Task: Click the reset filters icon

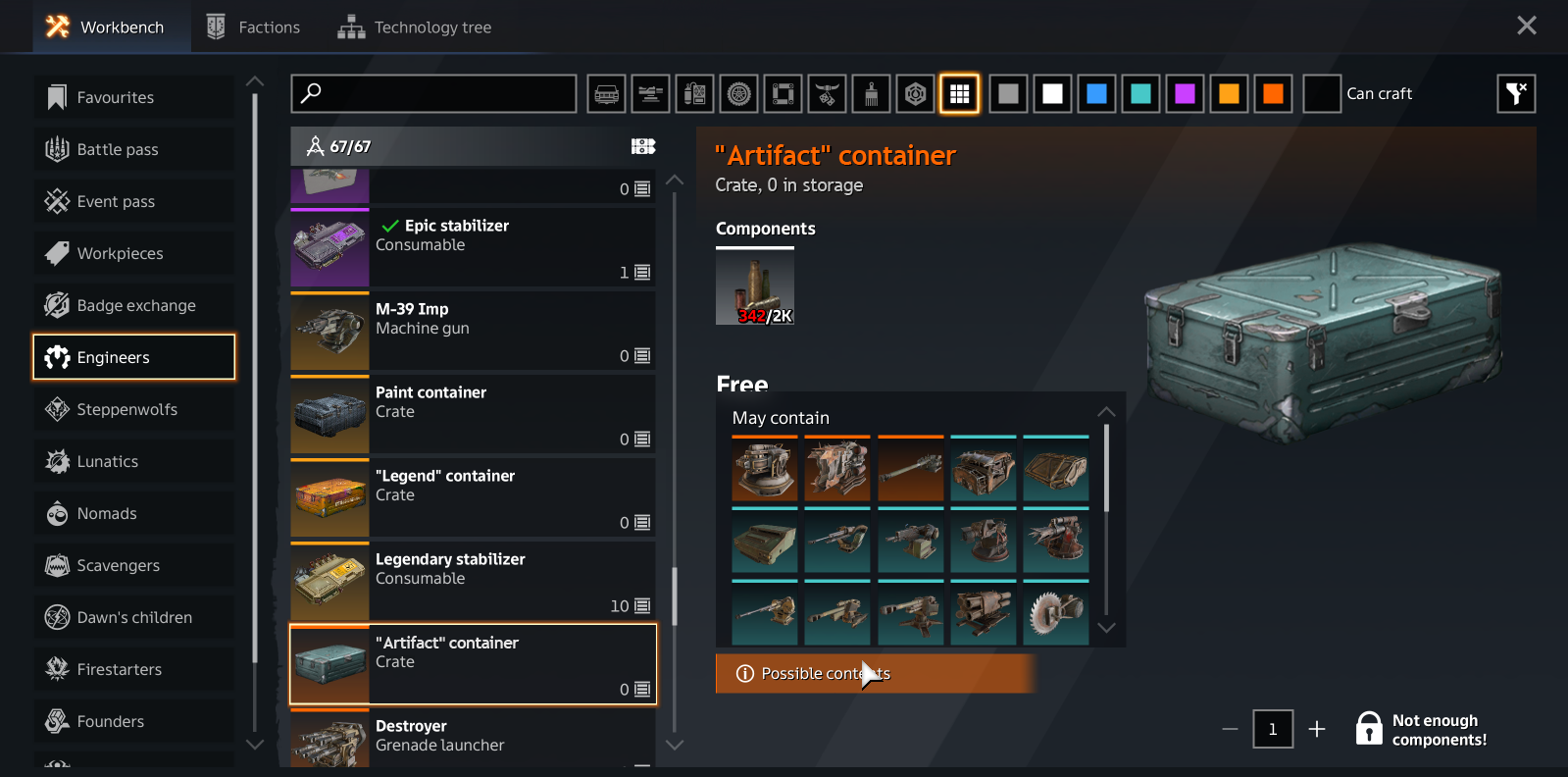Action: point(1515,93)
